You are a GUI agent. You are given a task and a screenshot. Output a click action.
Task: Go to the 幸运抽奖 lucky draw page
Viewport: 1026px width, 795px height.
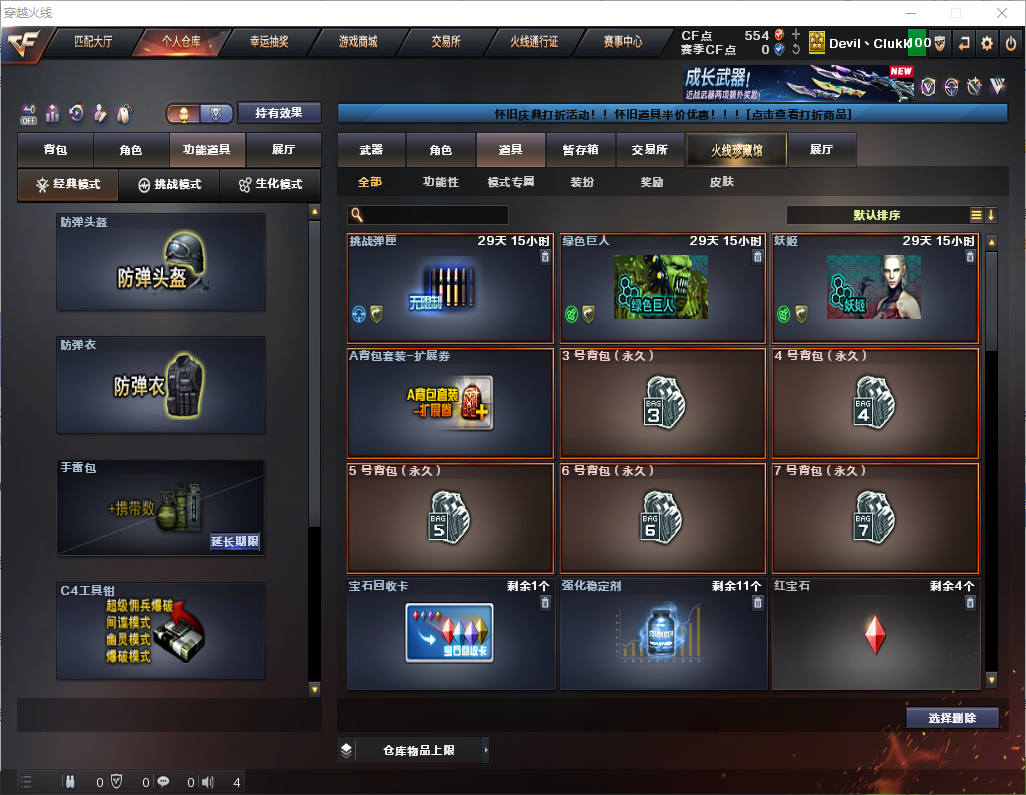(x=268, y=43)
